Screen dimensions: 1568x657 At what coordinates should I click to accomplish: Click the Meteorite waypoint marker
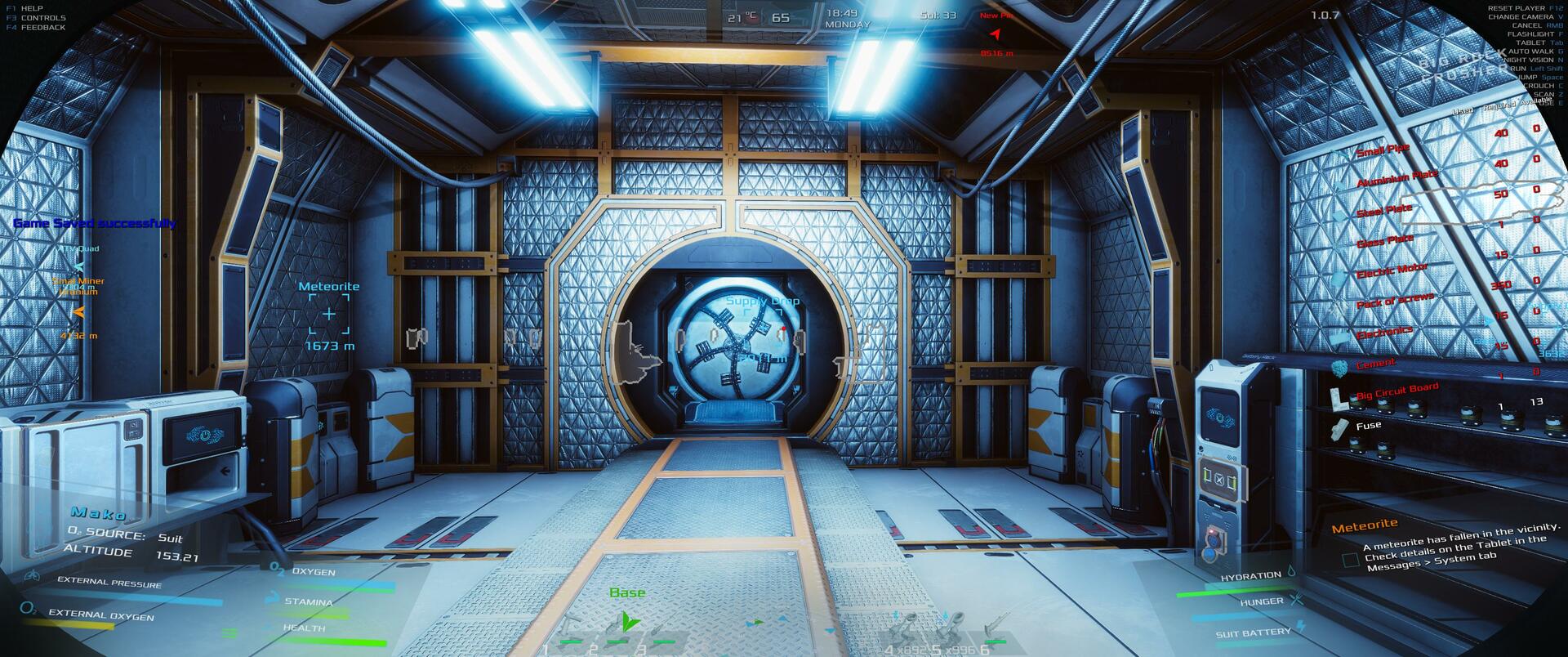[x=329, y=314]
